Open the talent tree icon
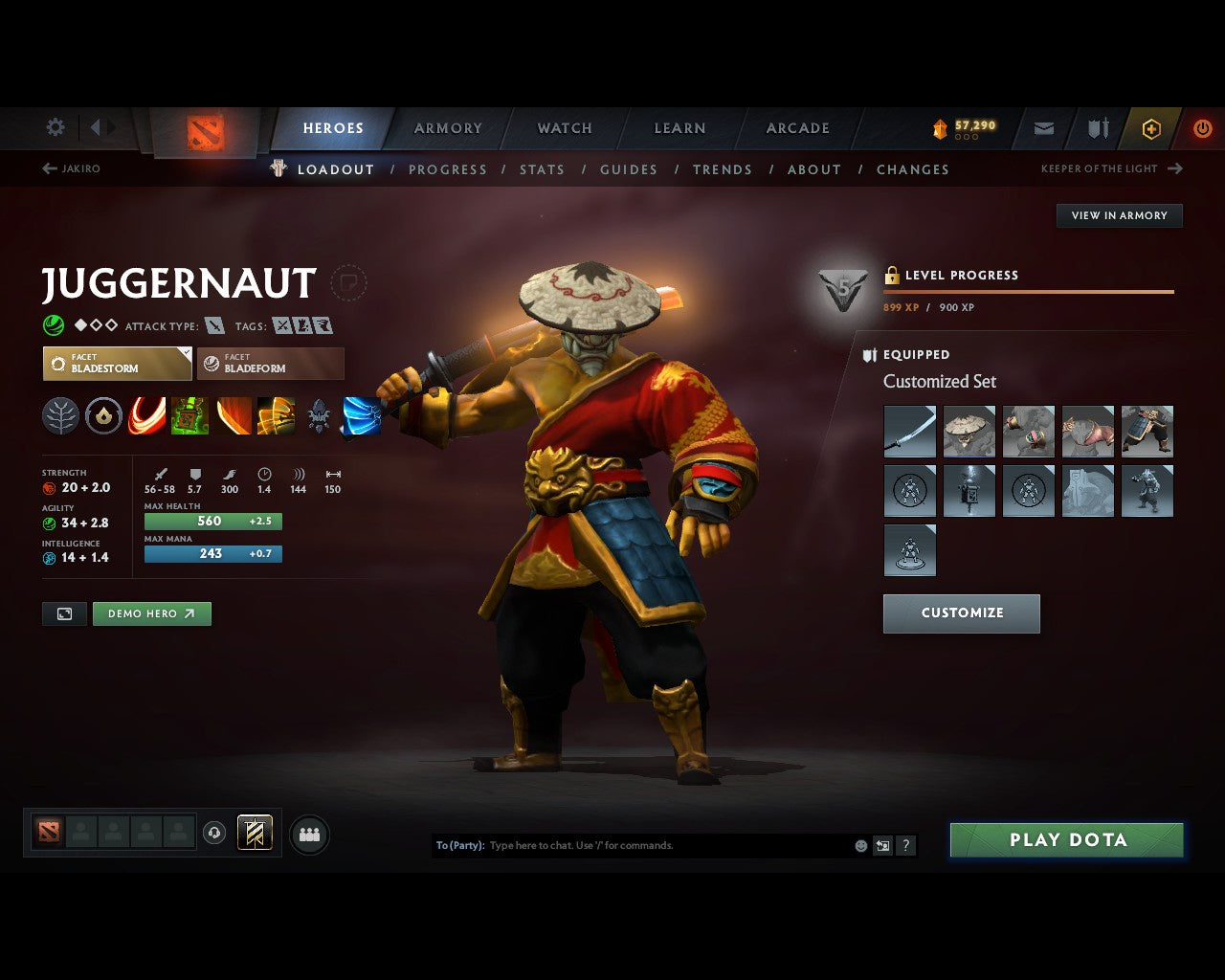This screenshot has height=980, width=1225. [61, 415]
